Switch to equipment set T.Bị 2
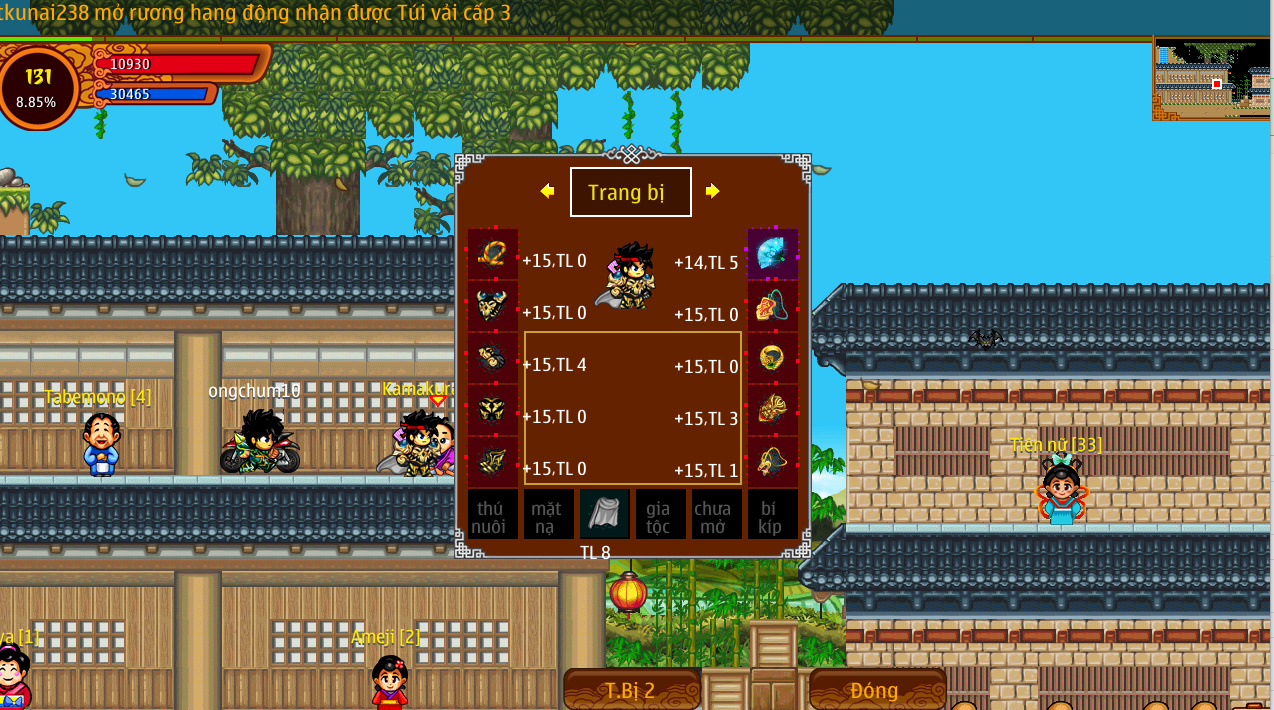1274x710 pixels. tap(631, 690)
